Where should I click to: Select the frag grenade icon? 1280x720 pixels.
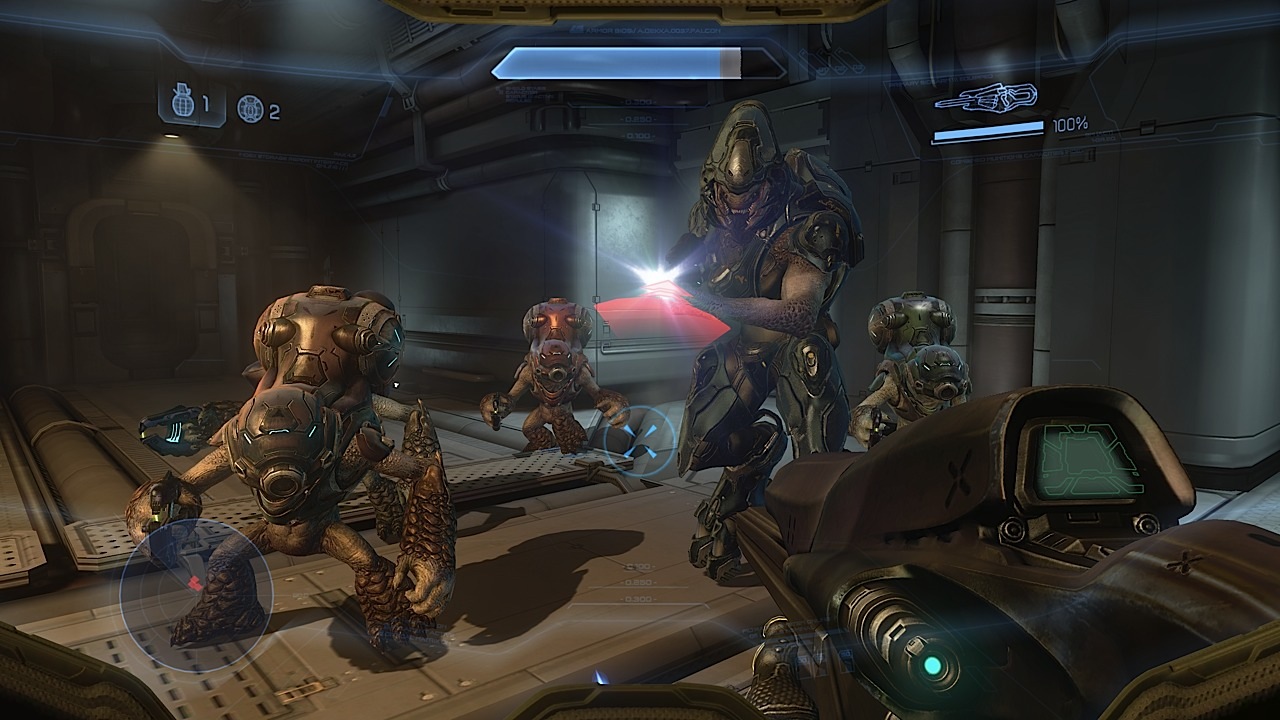pos(182,103)
